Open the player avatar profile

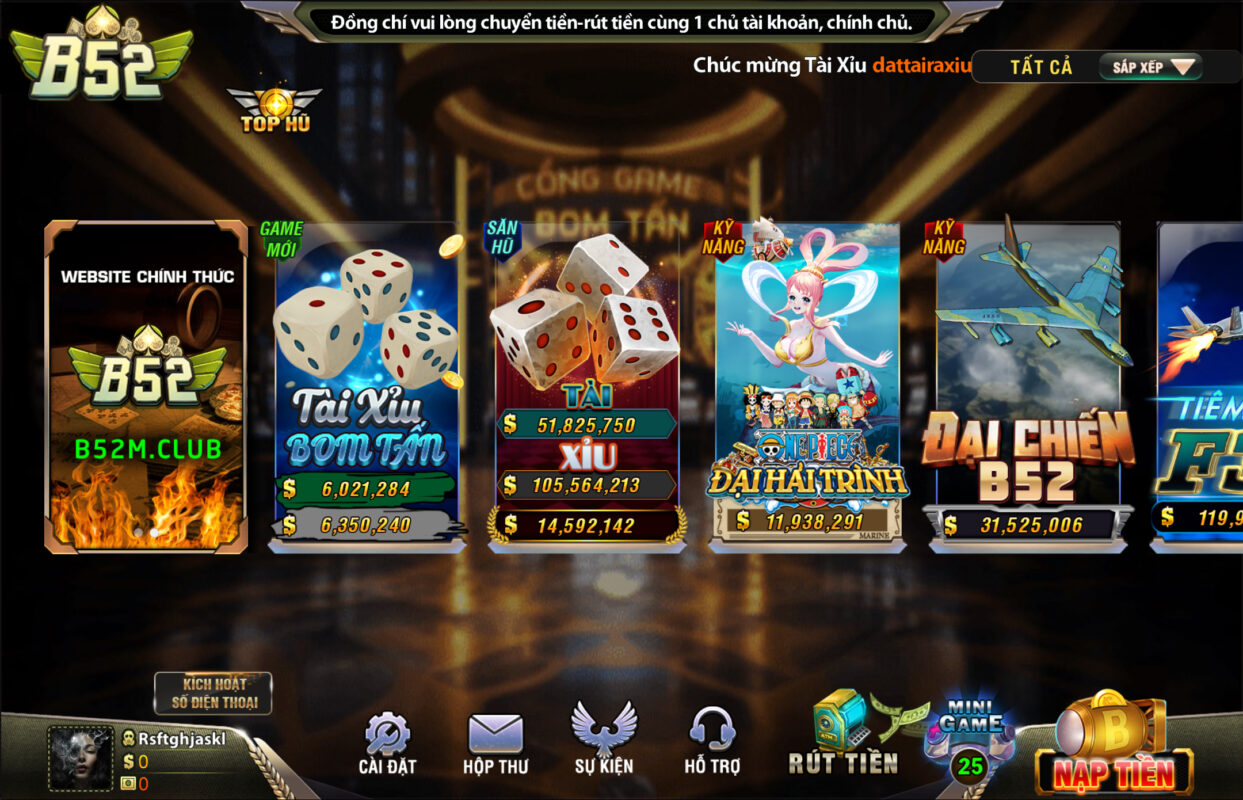pyautogui.click(x=81, y=758)
